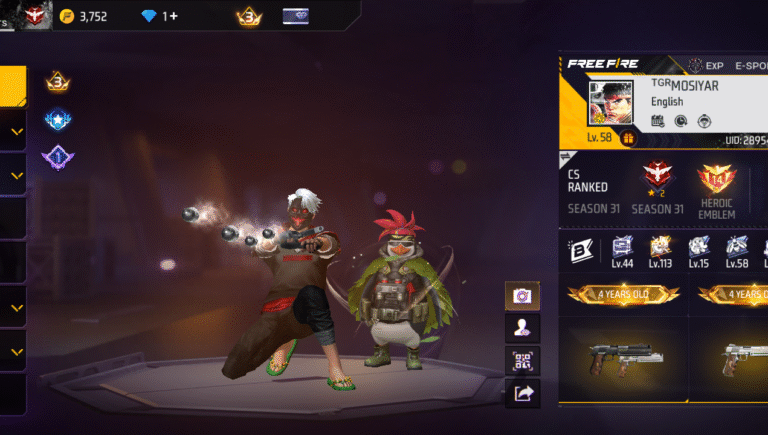Select the Lv.44 item icon
This screenshot has width=768, height=435.
click(x=622, y=249)
